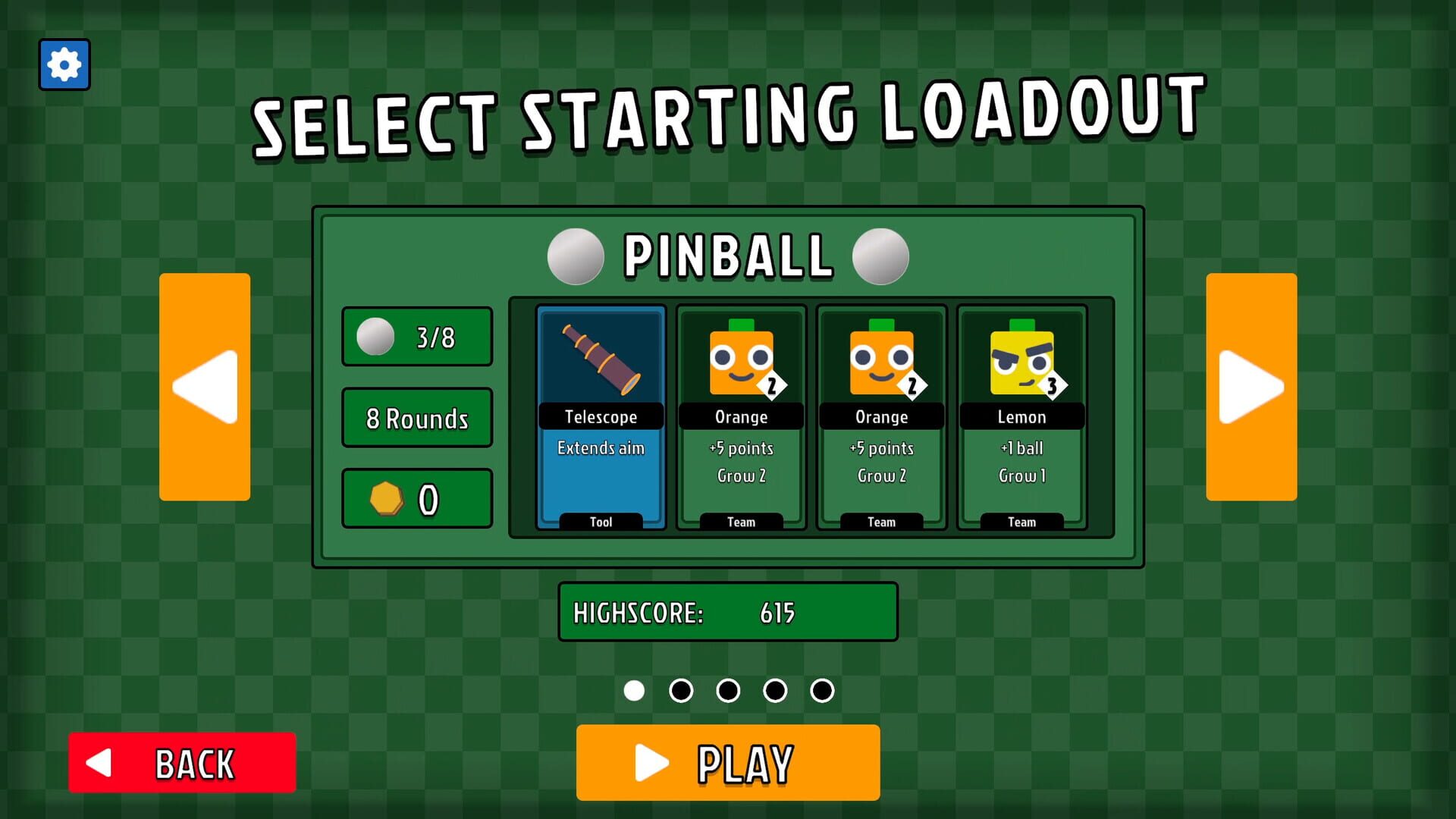The height and width of the screenshot is (819, 1456).
Task: Select the second Orange team card
Action: point(881,413)
